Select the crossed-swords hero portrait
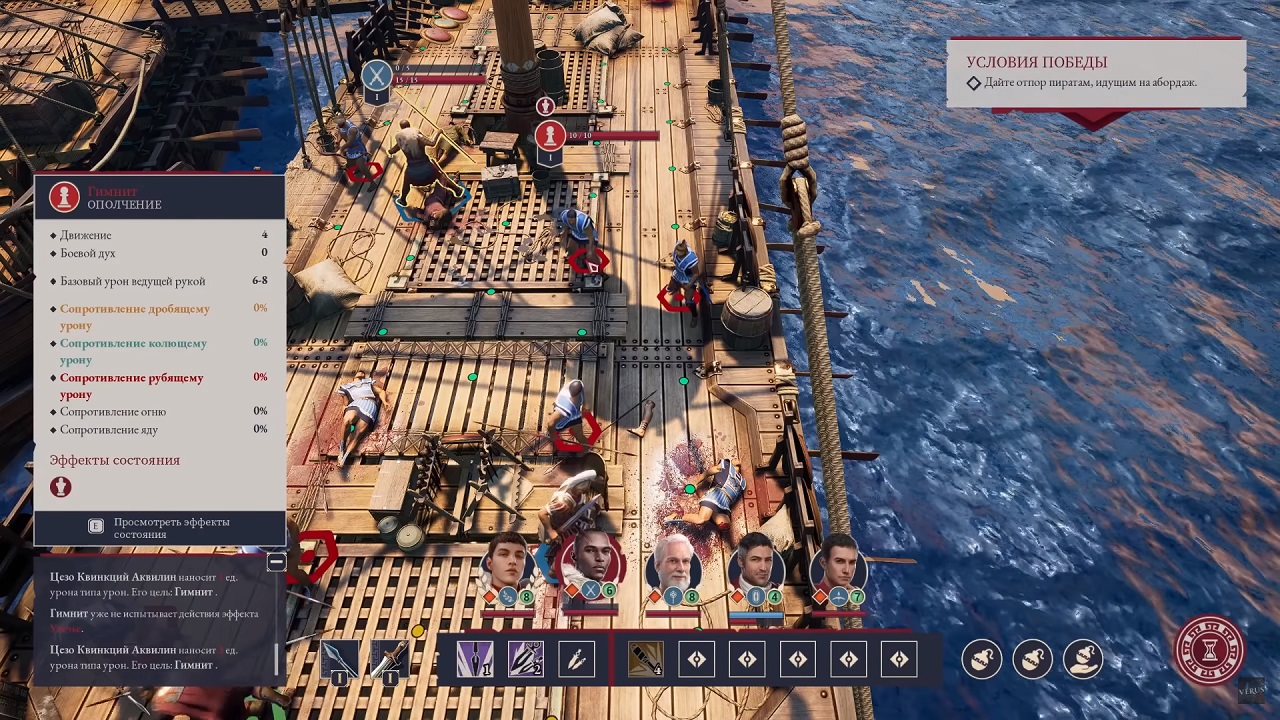This screenshot has height=720, width=1280. point(590,563)
